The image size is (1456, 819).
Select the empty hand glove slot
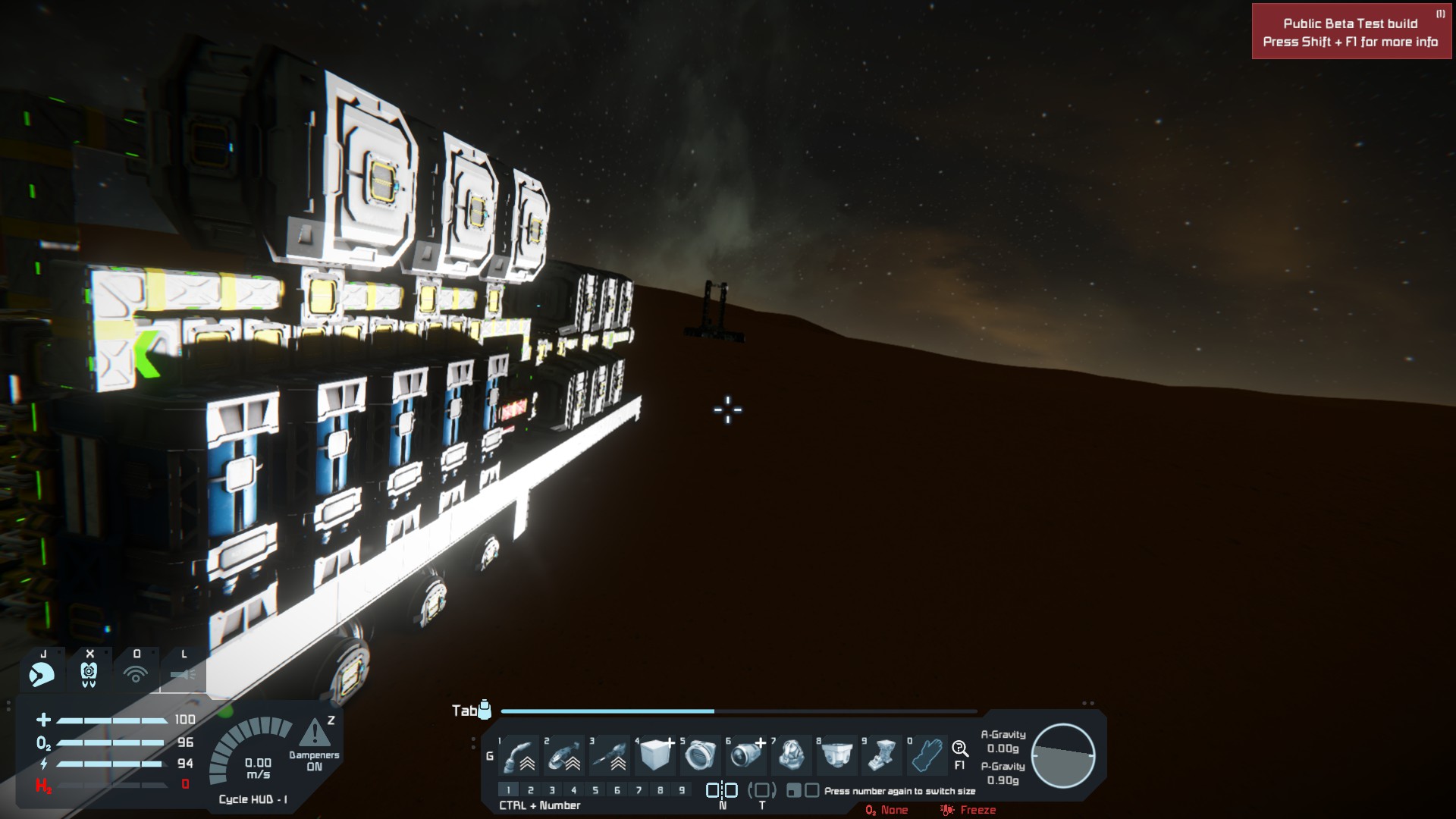coord(927,755)
